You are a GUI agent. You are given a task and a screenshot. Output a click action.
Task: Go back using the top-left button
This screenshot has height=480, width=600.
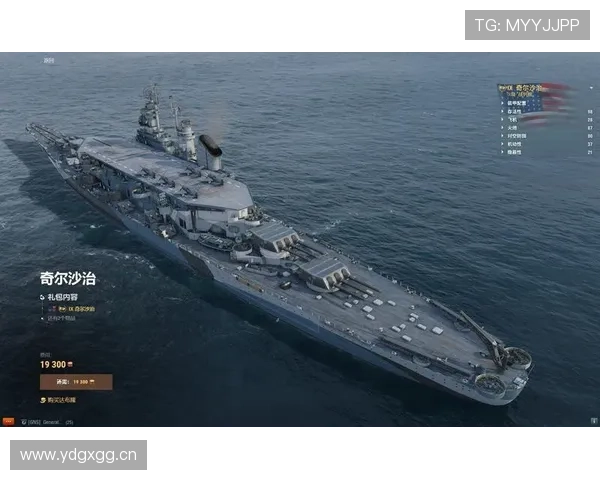[48, 60]
